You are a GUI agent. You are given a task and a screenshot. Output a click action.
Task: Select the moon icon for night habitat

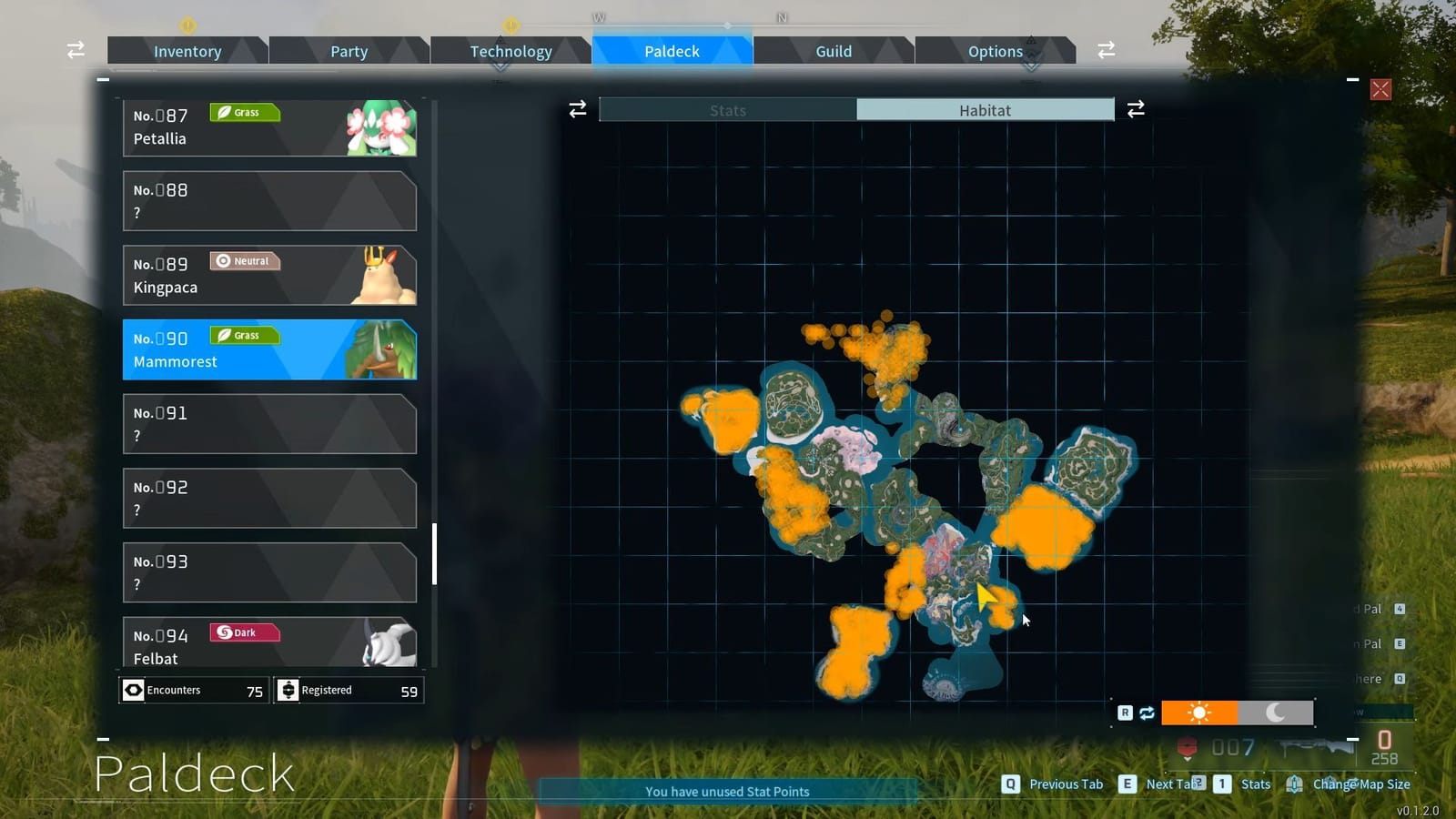1278,713
